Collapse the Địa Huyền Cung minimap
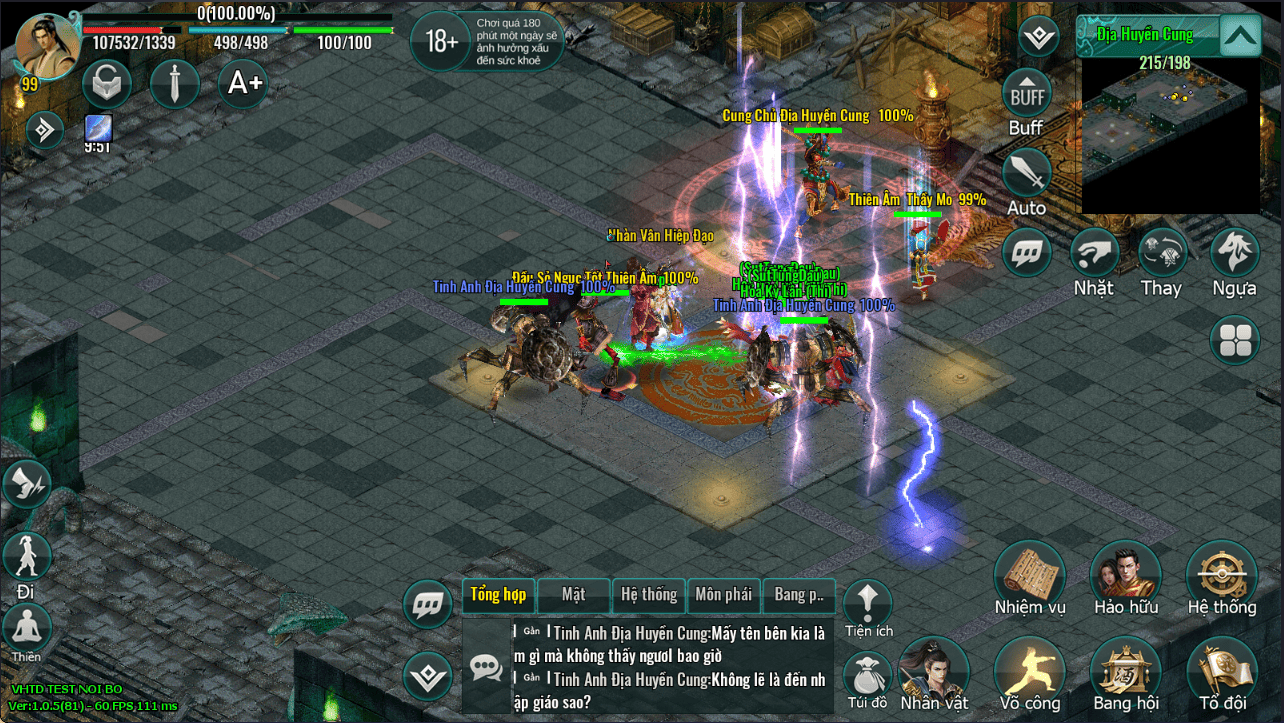This screenshot has height=723, width=1284. (x=1239, y=37)
